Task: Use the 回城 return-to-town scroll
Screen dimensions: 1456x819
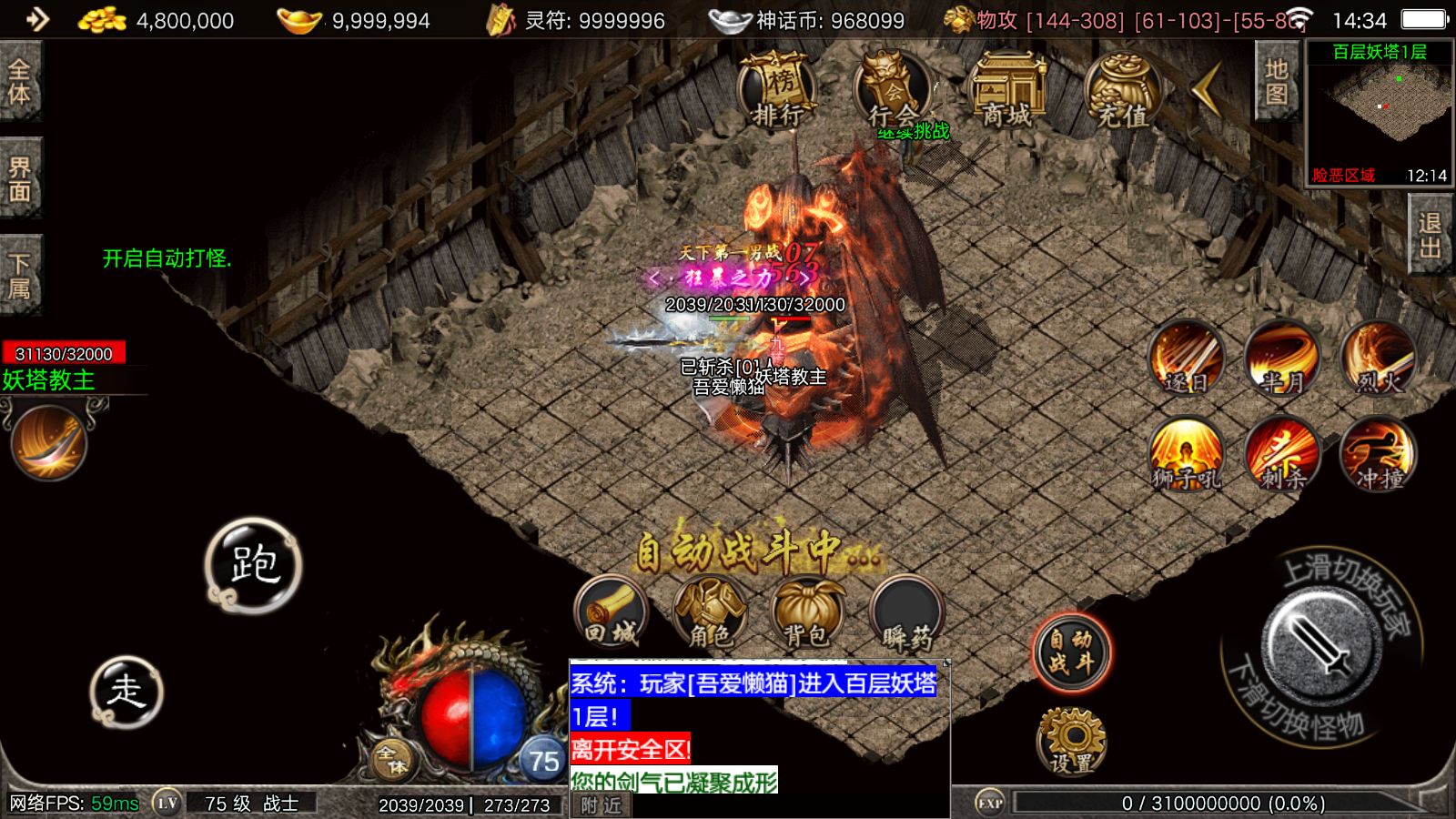Action: (x=612, y=614)
